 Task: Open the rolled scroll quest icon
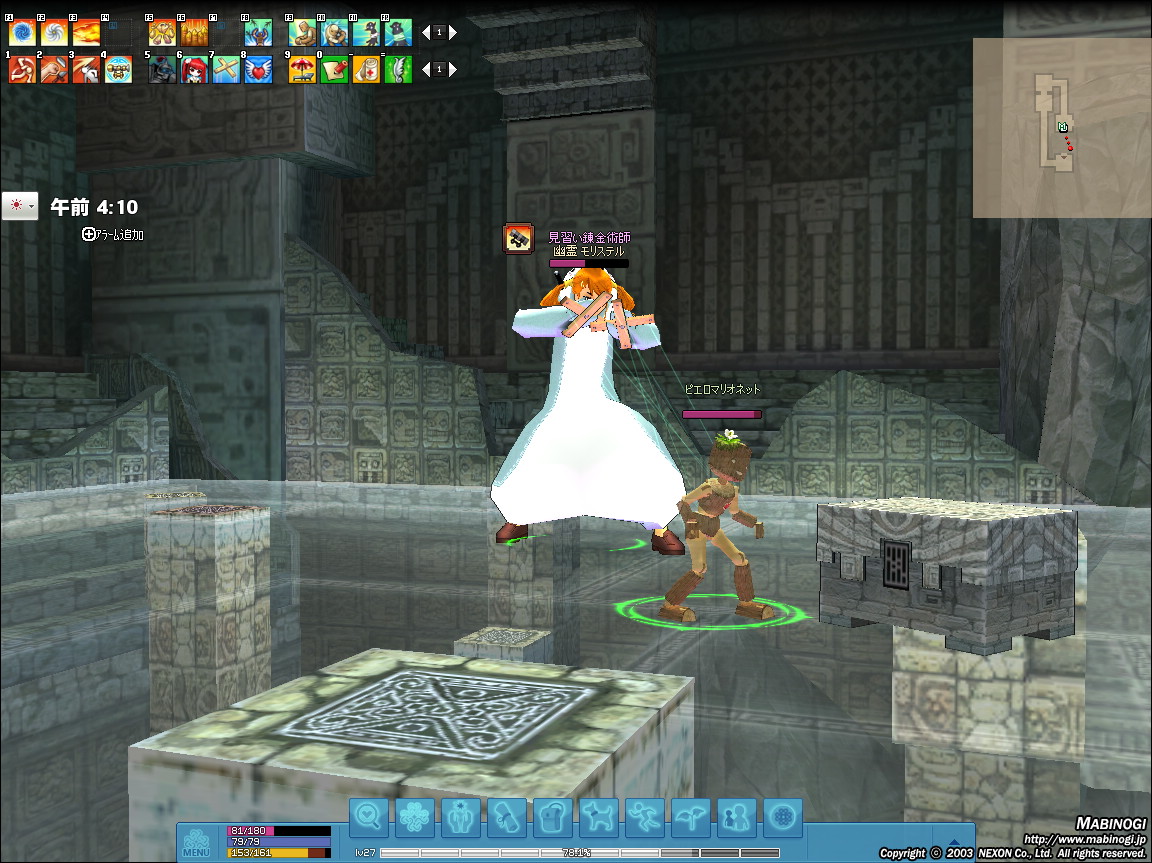[506, 817]
